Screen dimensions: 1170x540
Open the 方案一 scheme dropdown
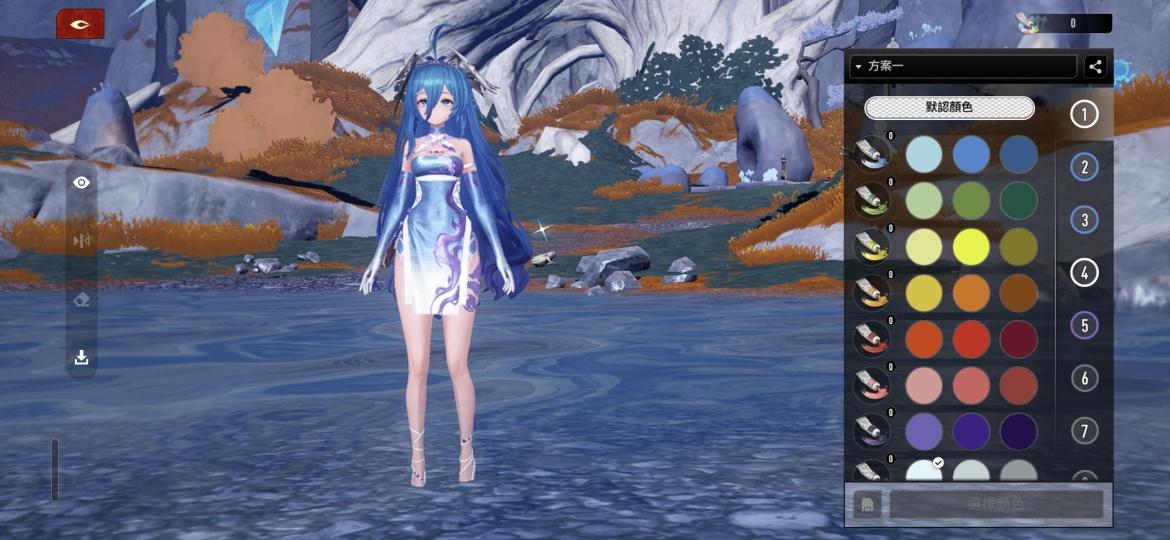coord(962,67)
